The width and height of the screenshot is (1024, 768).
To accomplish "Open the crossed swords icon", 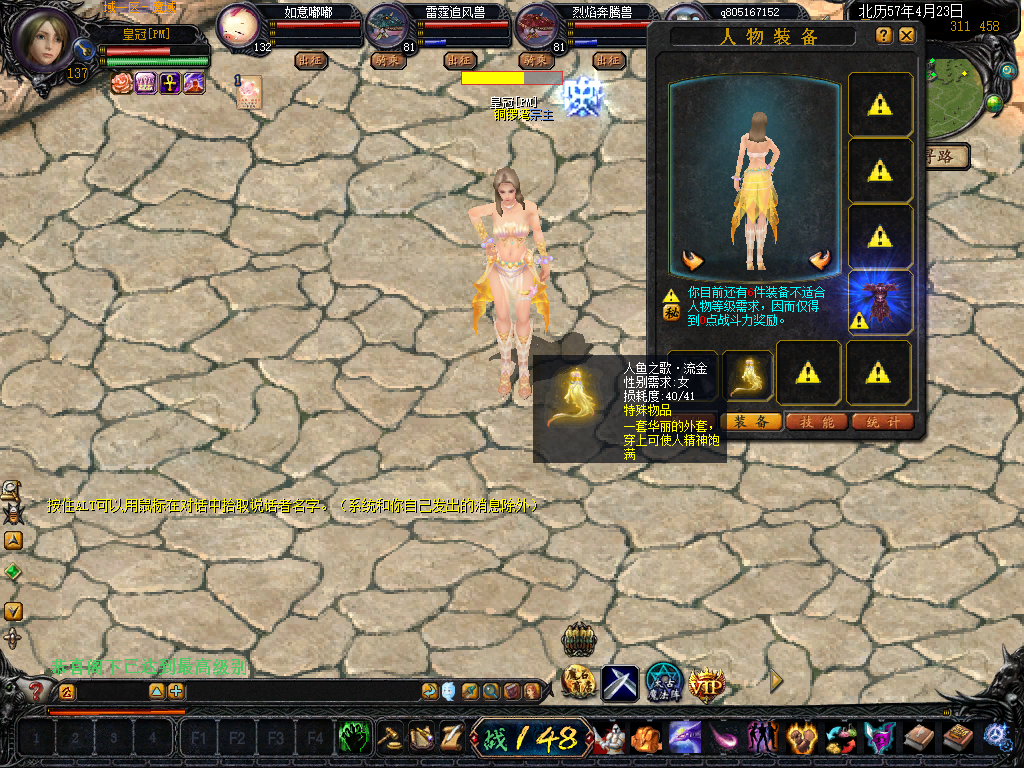I will [x=619, y=683].
